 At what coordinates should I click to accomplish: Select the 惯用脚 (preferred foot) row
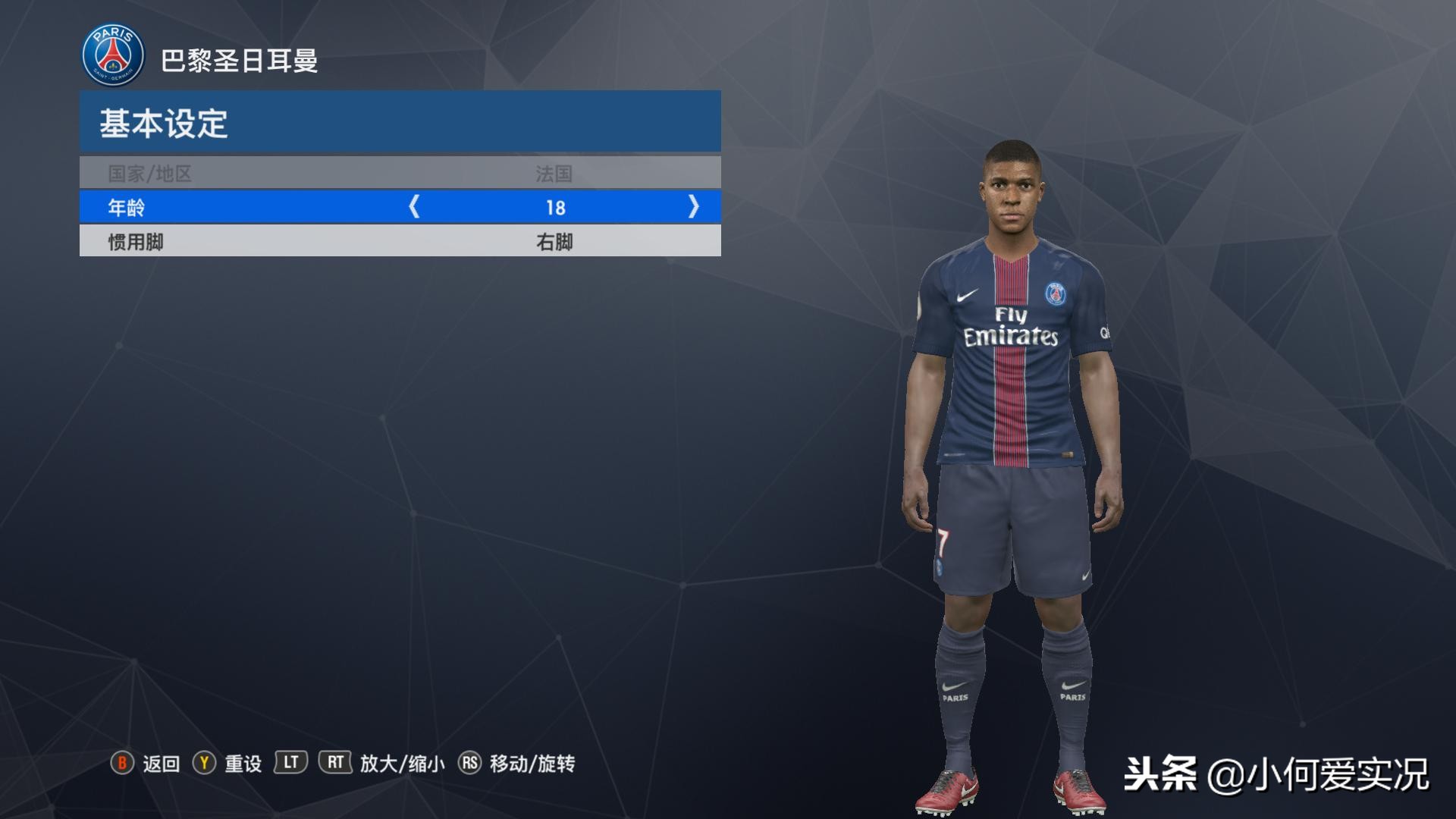400,242
